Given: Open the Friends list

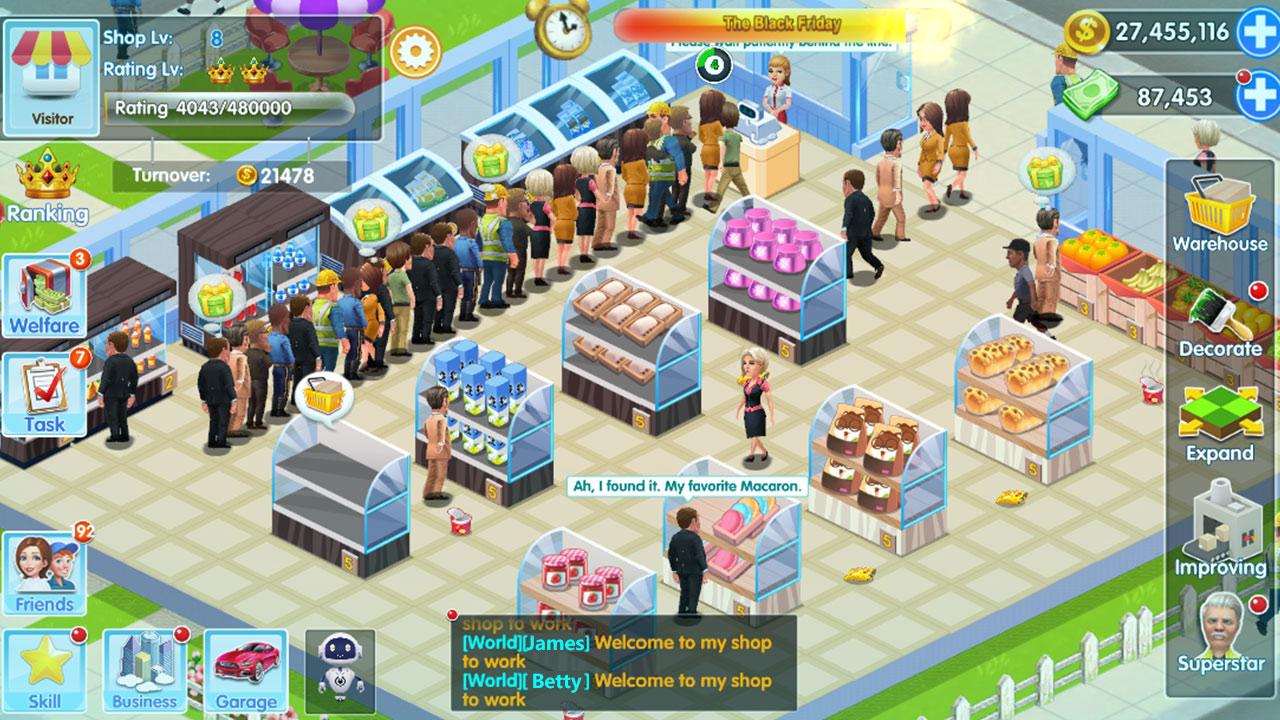Looking at the screenshot, I should pos(44,574).
